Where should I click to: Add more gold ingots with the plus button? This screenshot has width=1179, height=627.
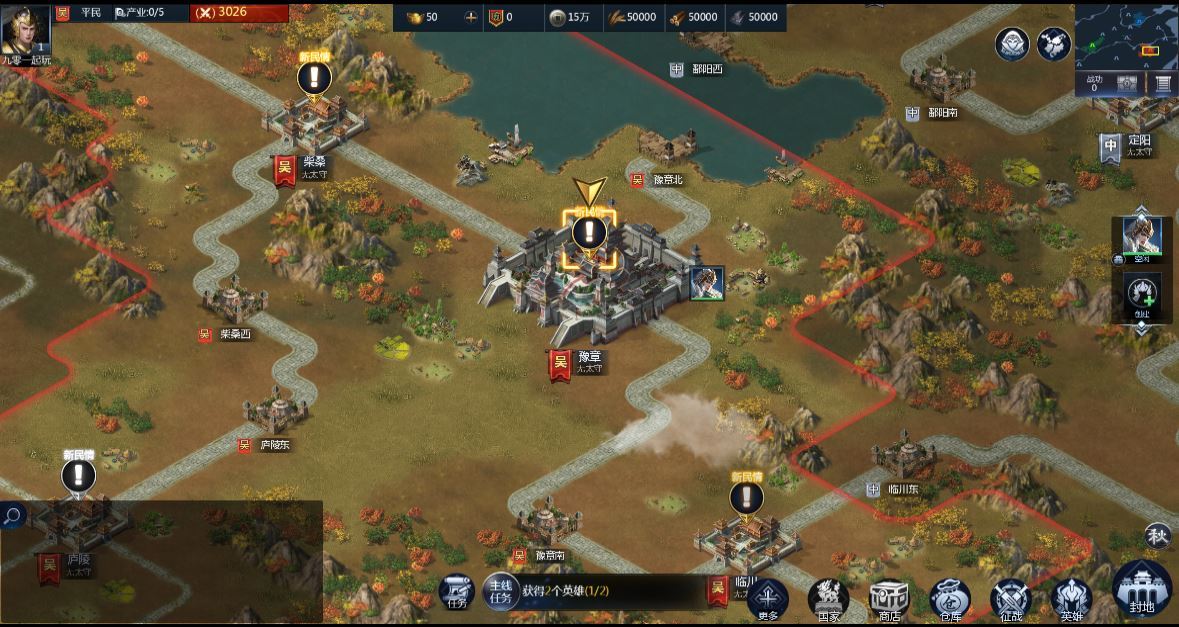coord(471,17)
